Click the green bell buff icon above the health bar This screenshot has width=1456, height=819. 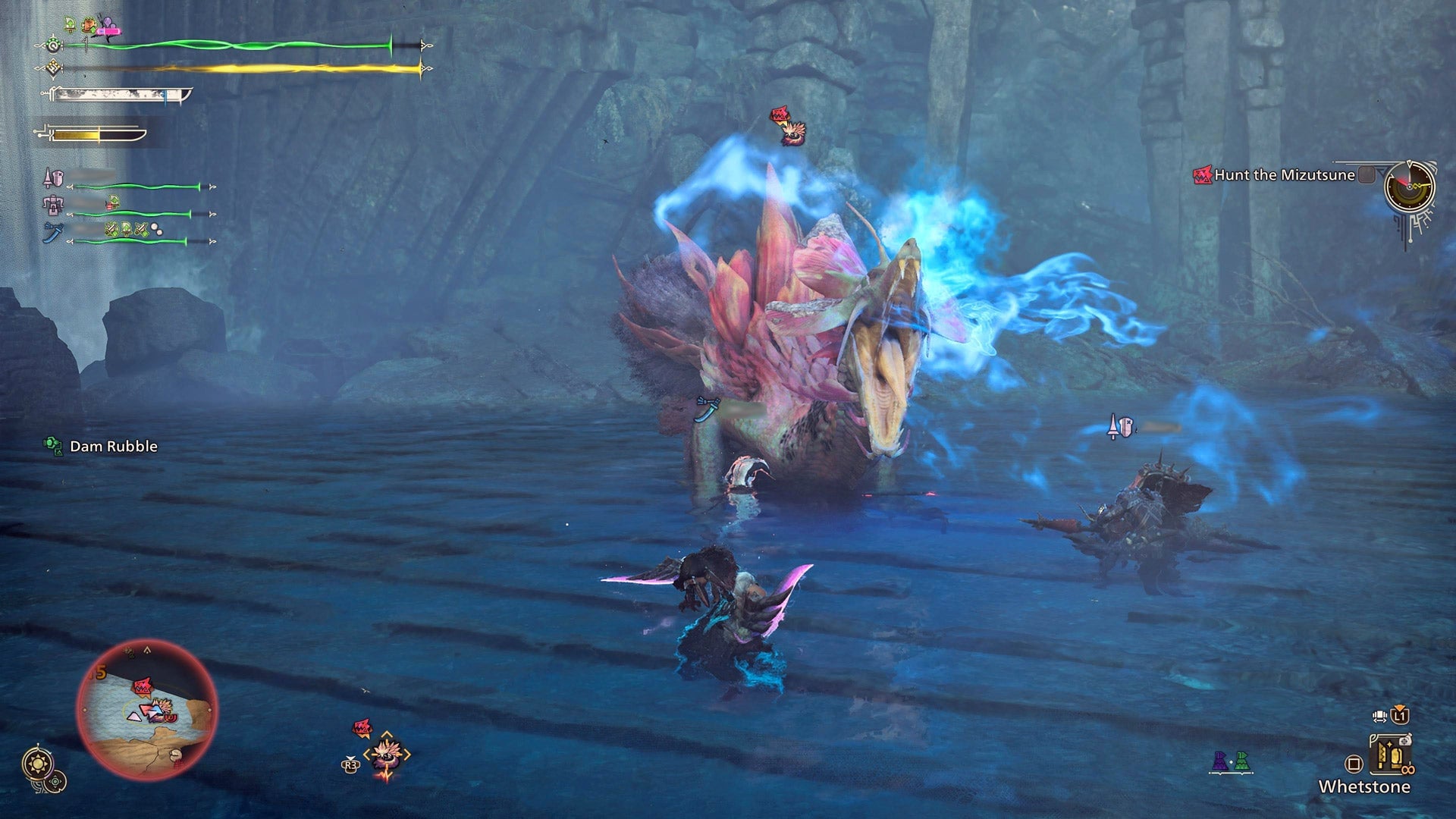[70, 24]
